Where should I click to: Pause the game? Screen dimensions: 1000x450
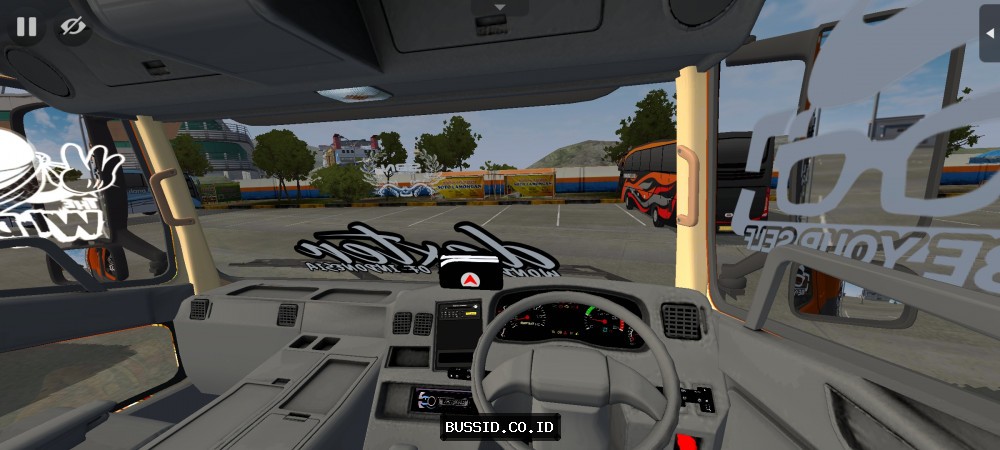pos(26,27)
